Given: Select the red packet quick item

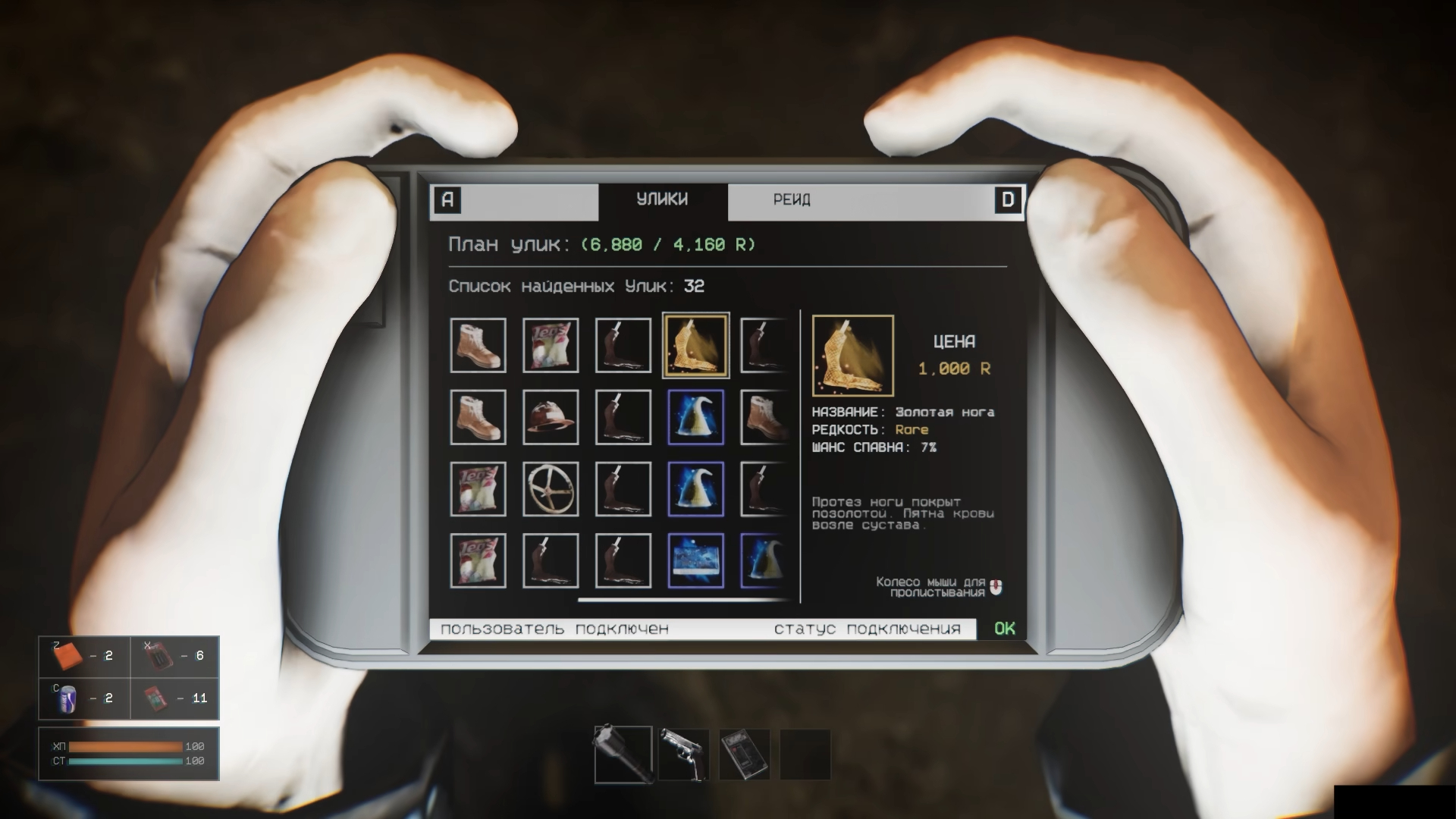Looking at the screenshot, I should 157,698.
